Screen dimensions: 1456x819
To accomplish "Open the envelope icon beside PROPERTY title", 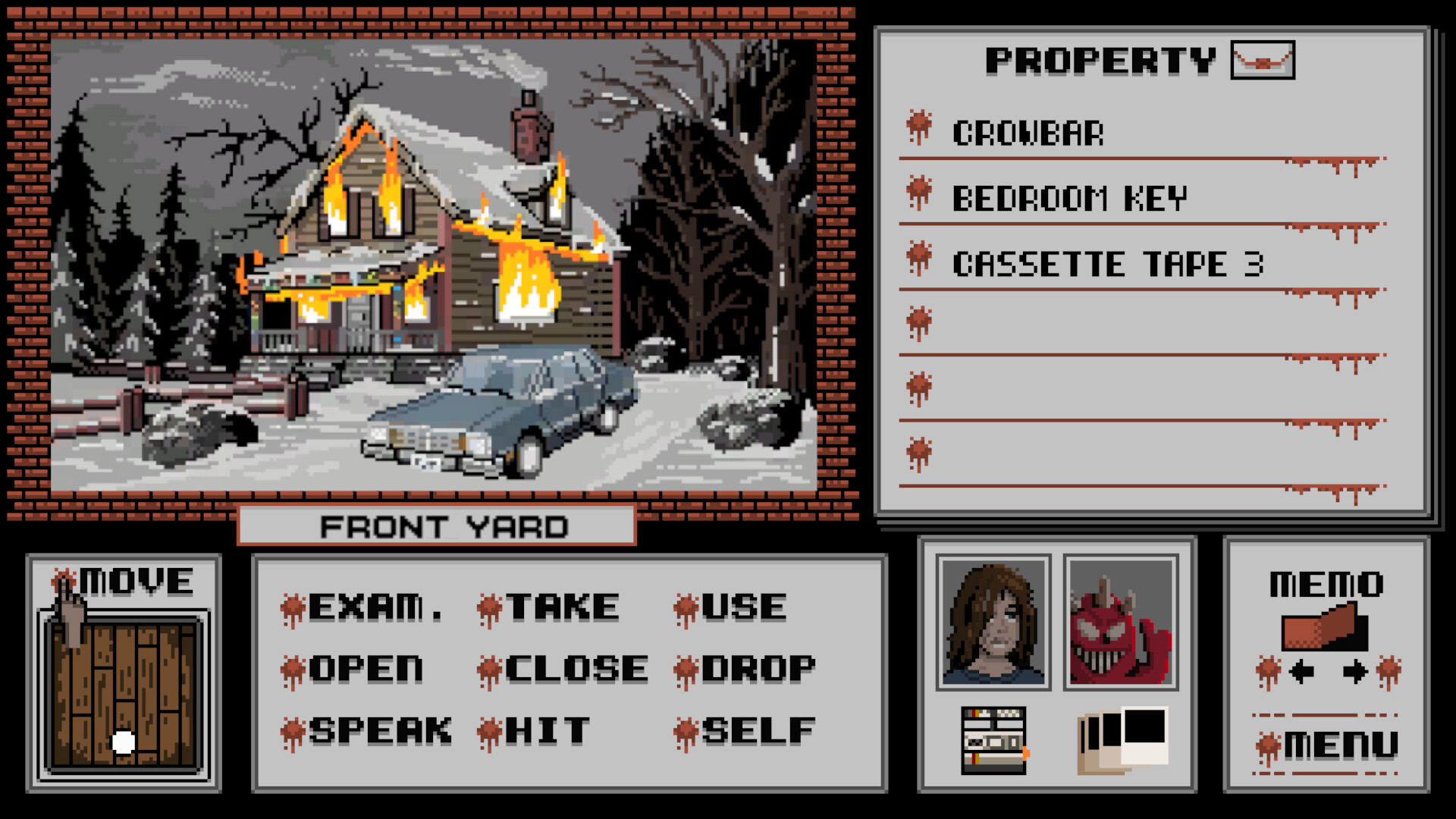I will point(1262,61).
